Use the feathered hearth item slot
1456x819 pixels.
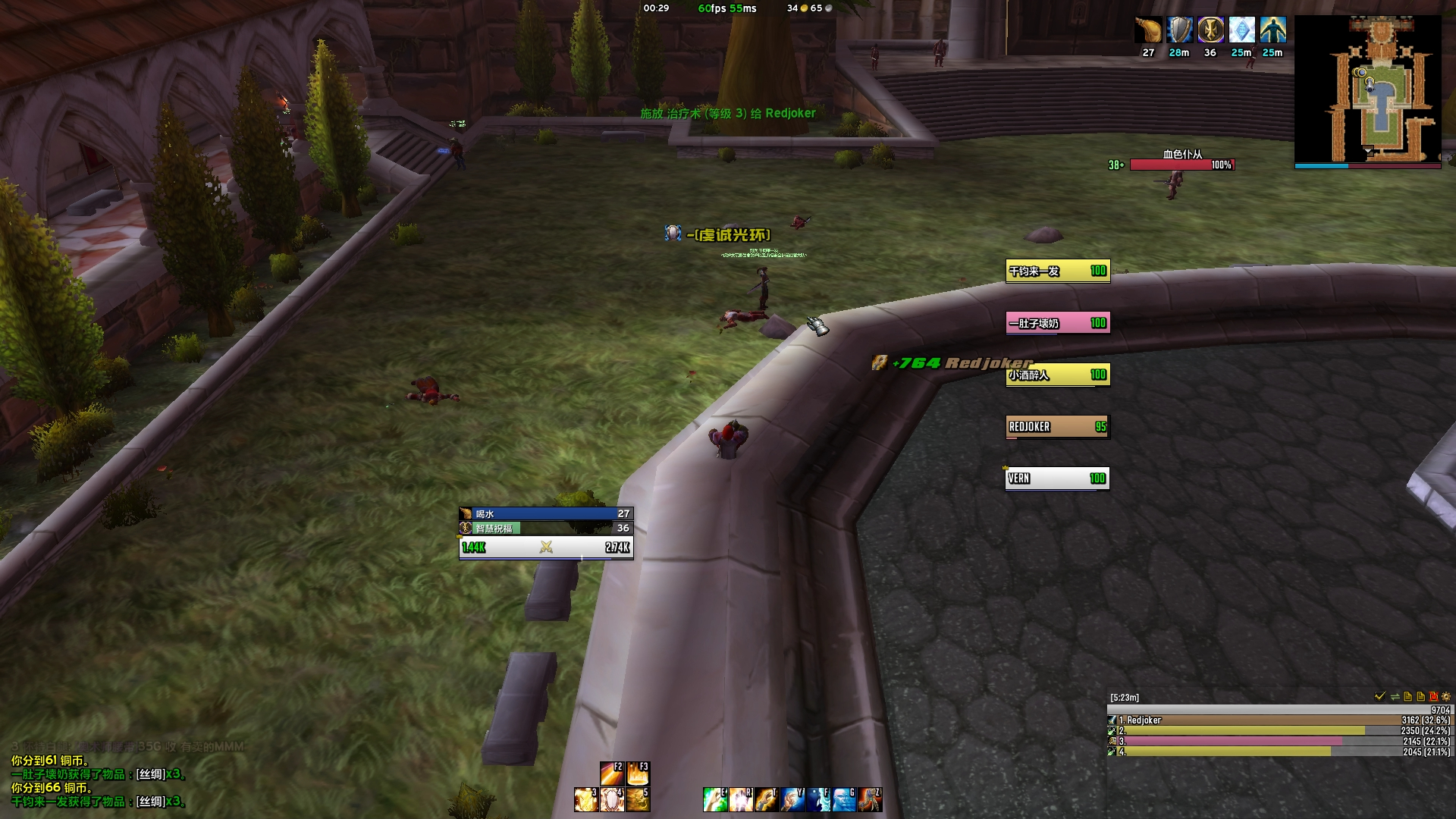tap(870, 799)
